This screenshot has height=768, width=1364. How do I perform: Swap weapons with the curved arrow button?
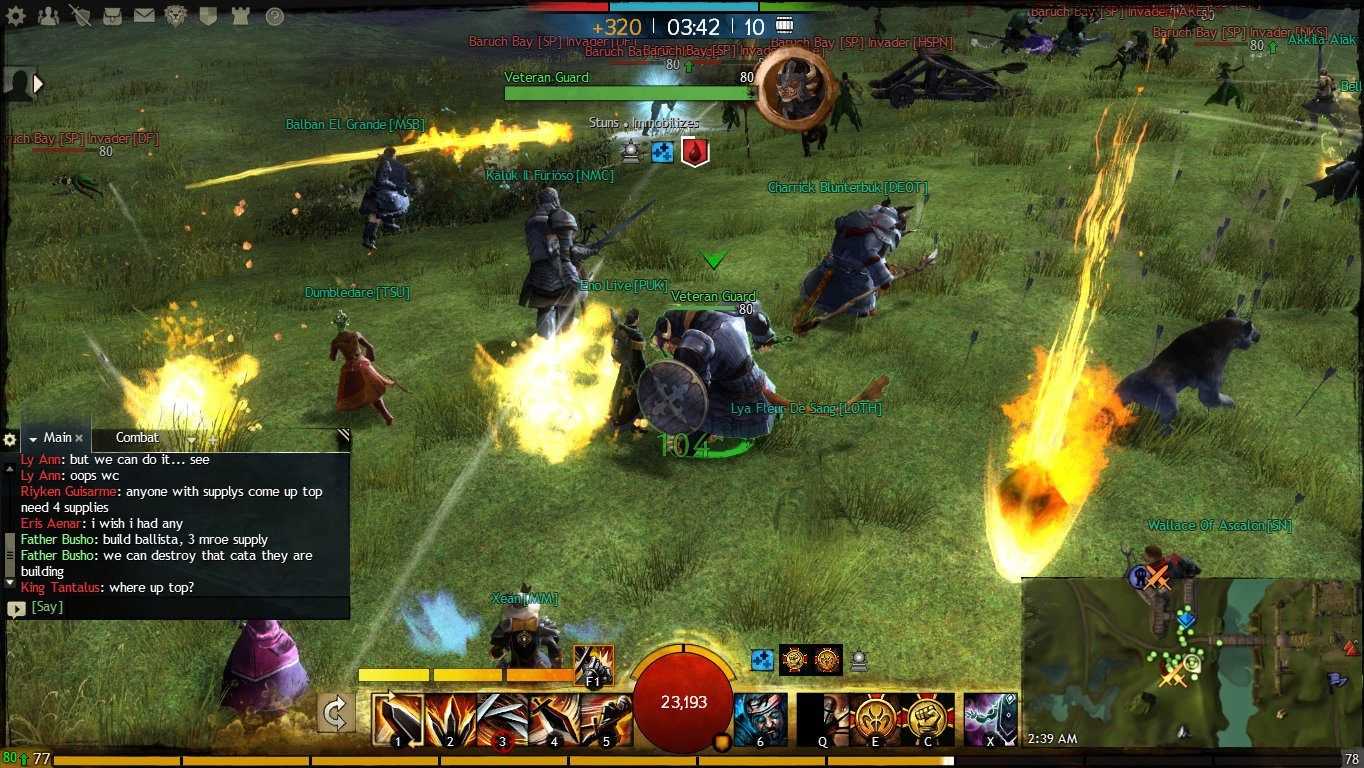(x=335, y=714)
